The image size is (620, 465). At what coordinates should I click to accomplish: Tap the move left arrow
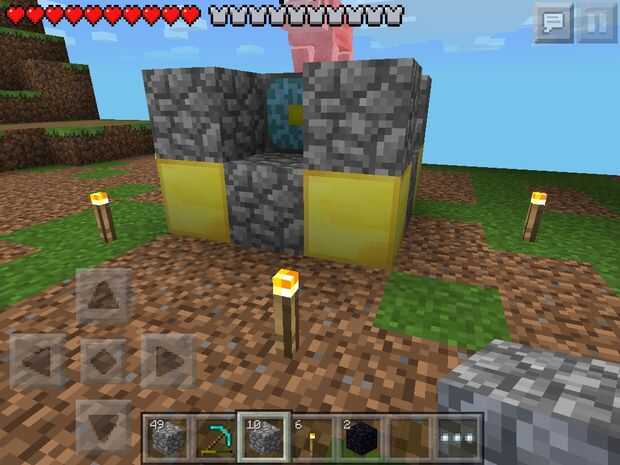[x=38, y=360]
